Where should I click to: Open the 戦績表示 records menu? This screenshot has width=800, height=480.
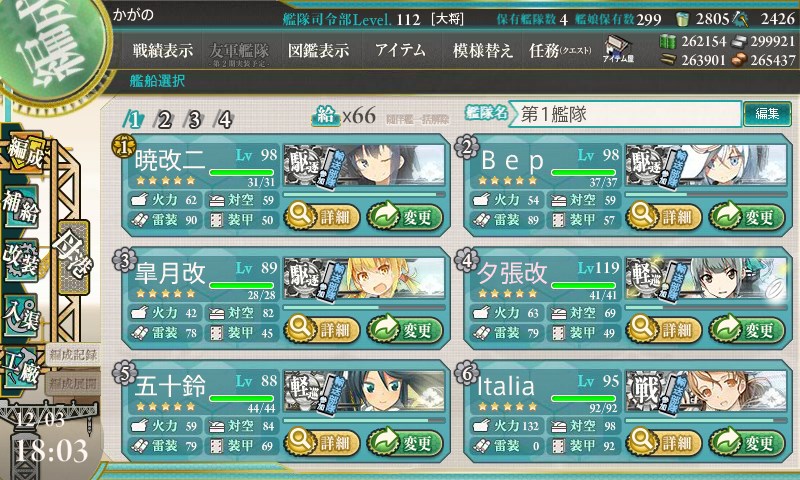(163, 51)
